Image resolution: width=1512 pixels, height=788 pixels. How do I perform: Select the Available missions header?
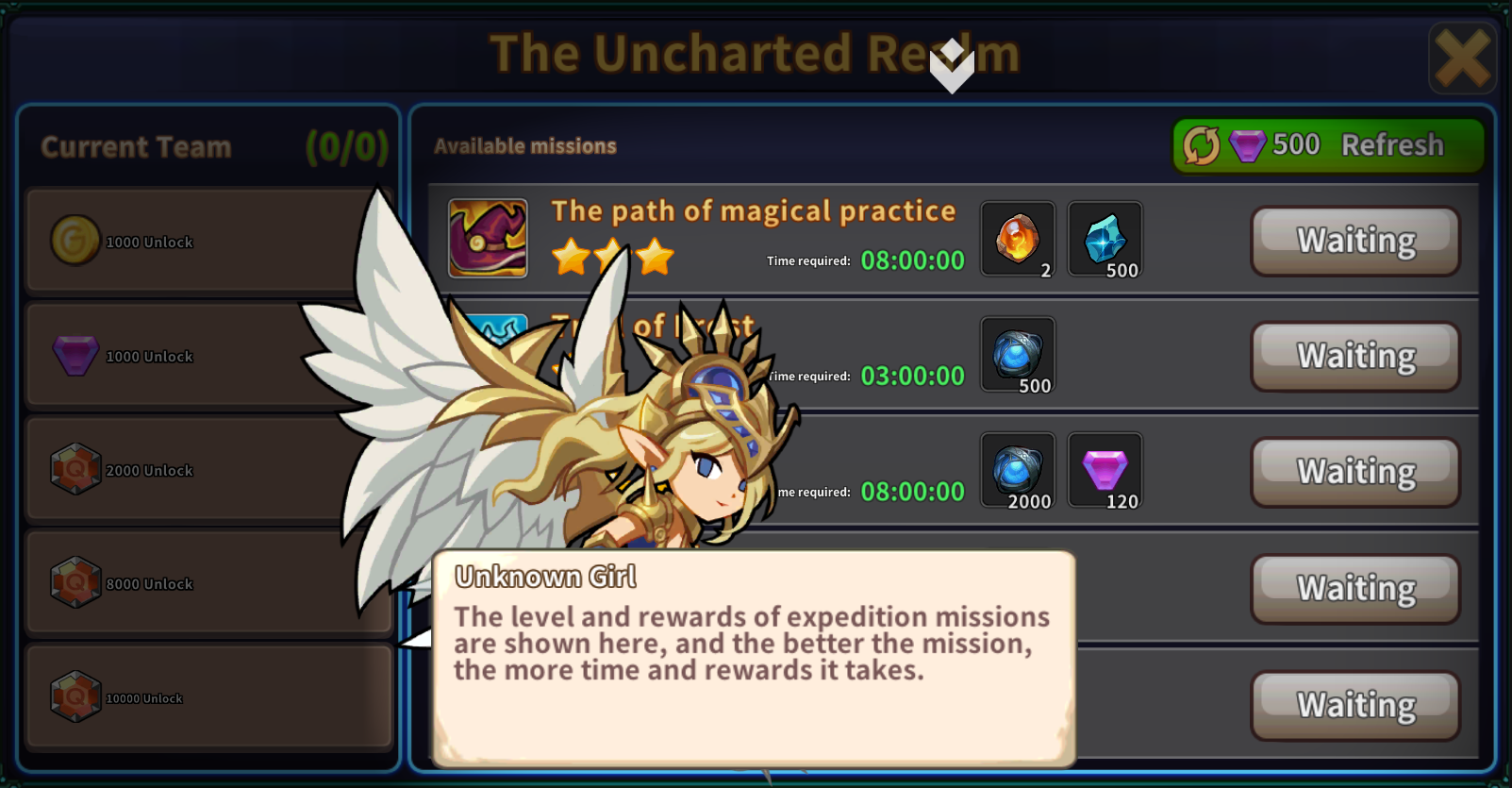coord(524,145)
